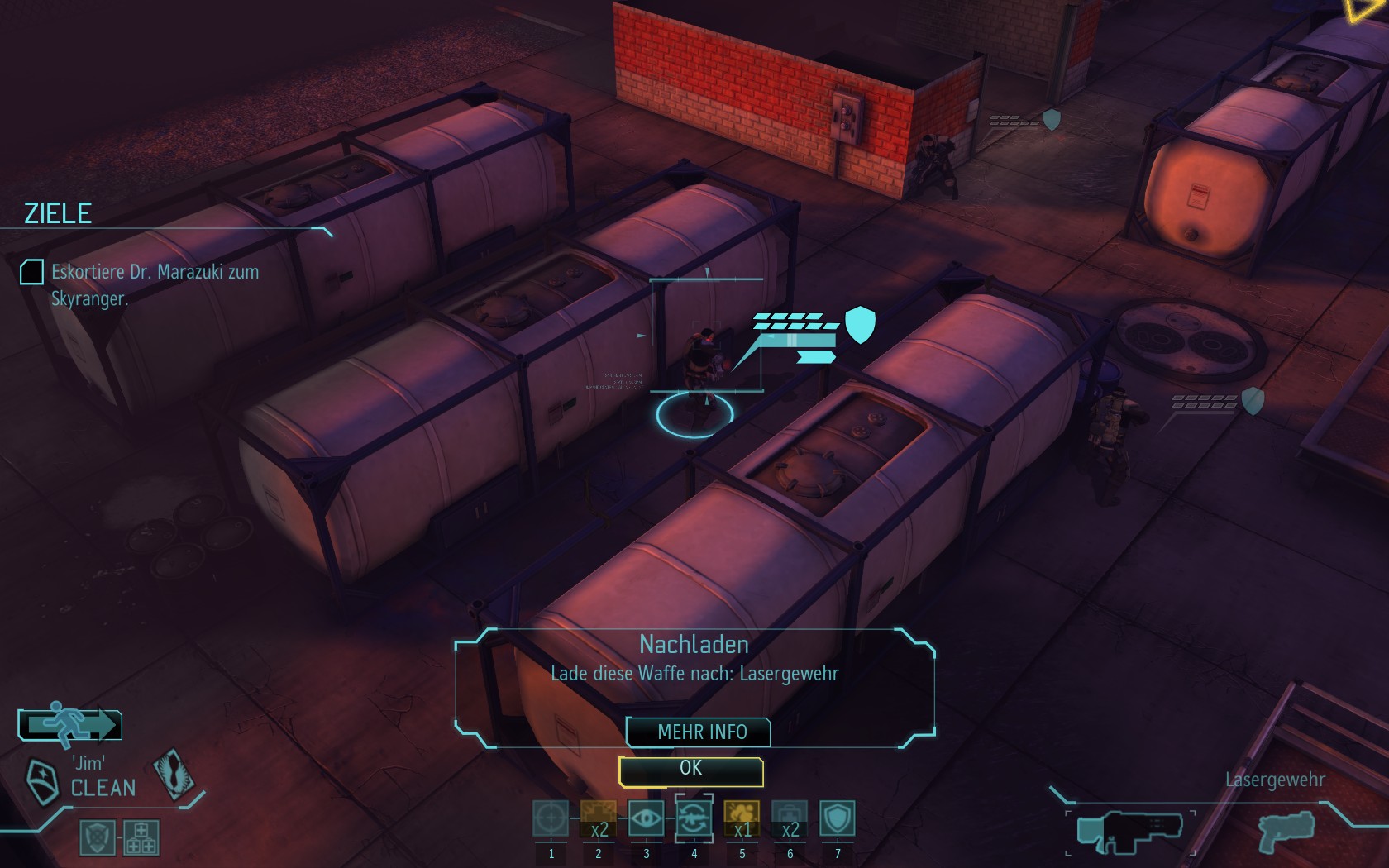
Task: Click the running man move indicator
Action: tap(70, 725)
